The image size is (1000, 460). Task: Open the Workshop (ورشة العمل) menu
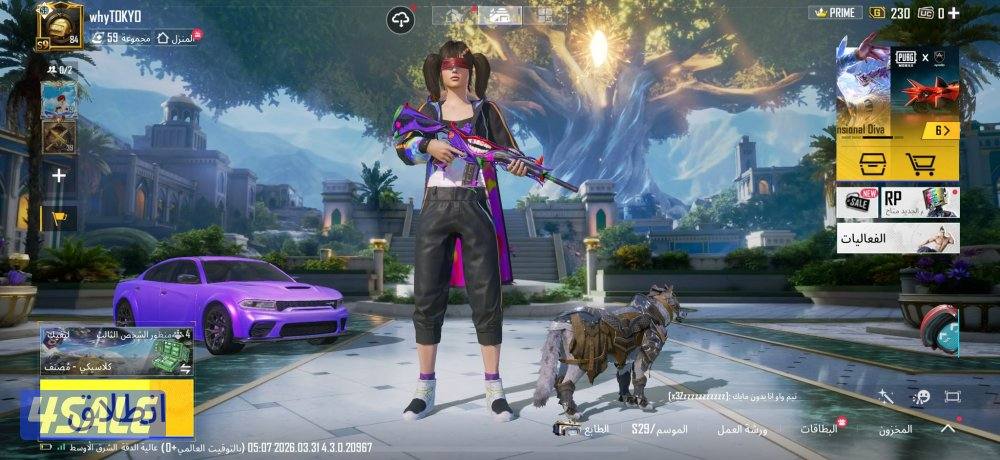coord(741,429)
